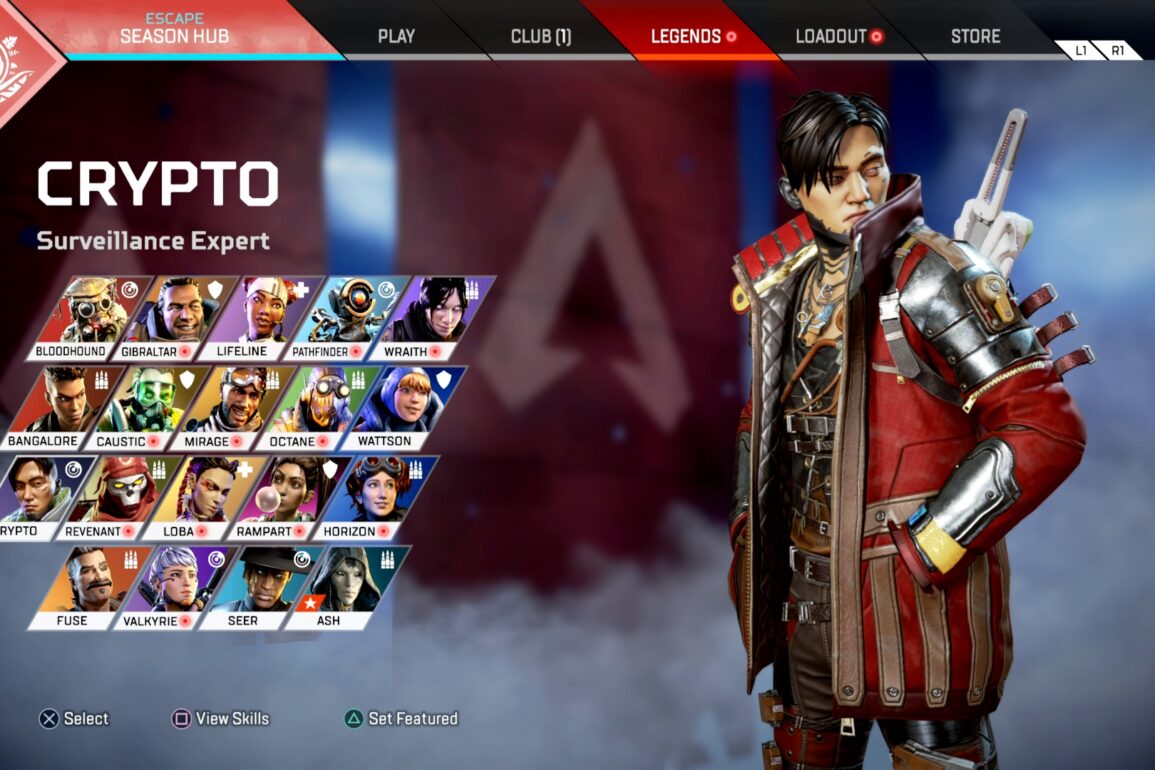Image resolution: width=1155 pixels, height=770 pixels.
Task: Open the Season Hub tab
Action: click(x=174, y=29)
